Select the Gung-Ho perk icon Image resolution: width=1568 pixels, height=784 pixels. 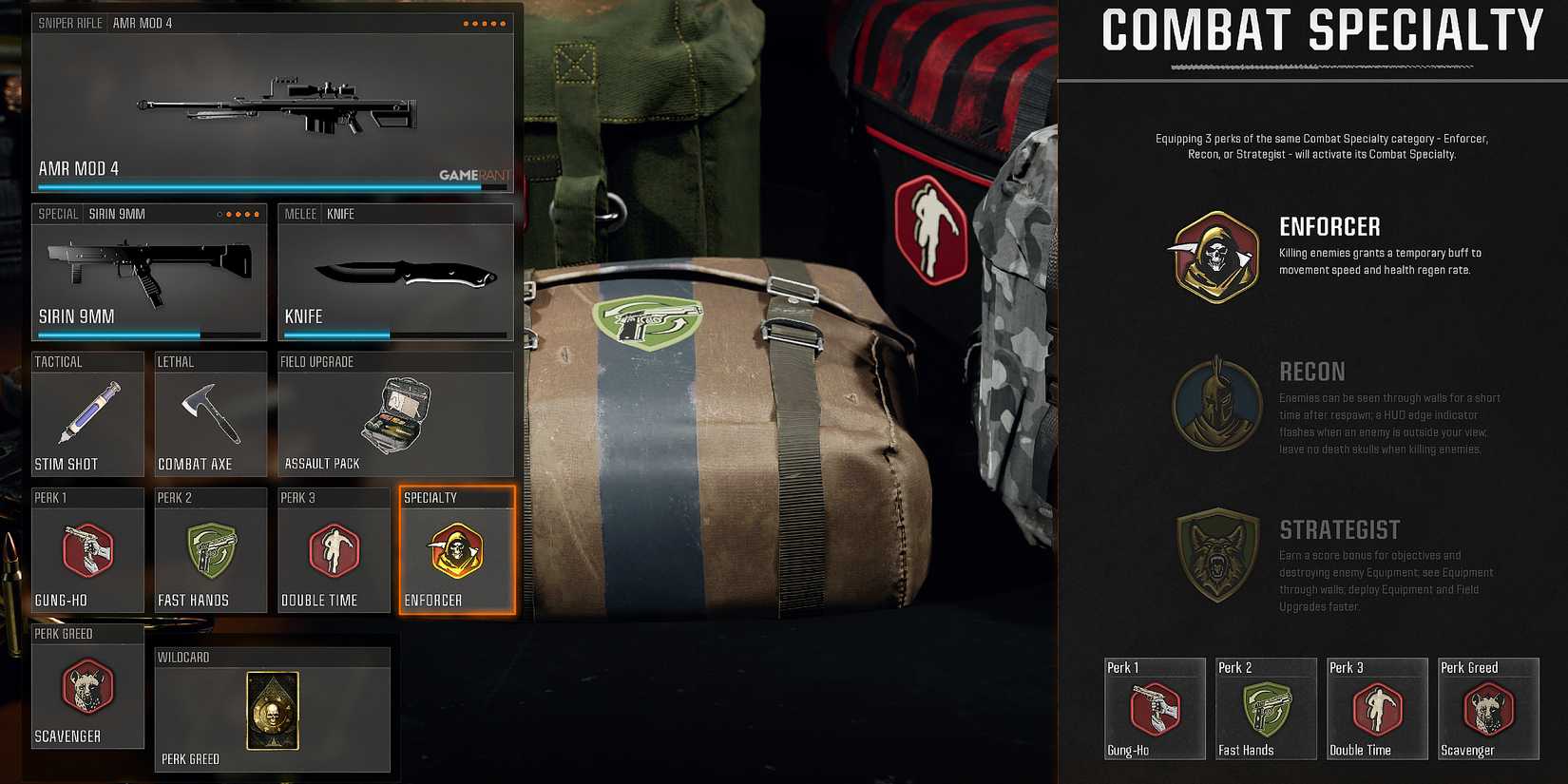[x=87, y=551]
